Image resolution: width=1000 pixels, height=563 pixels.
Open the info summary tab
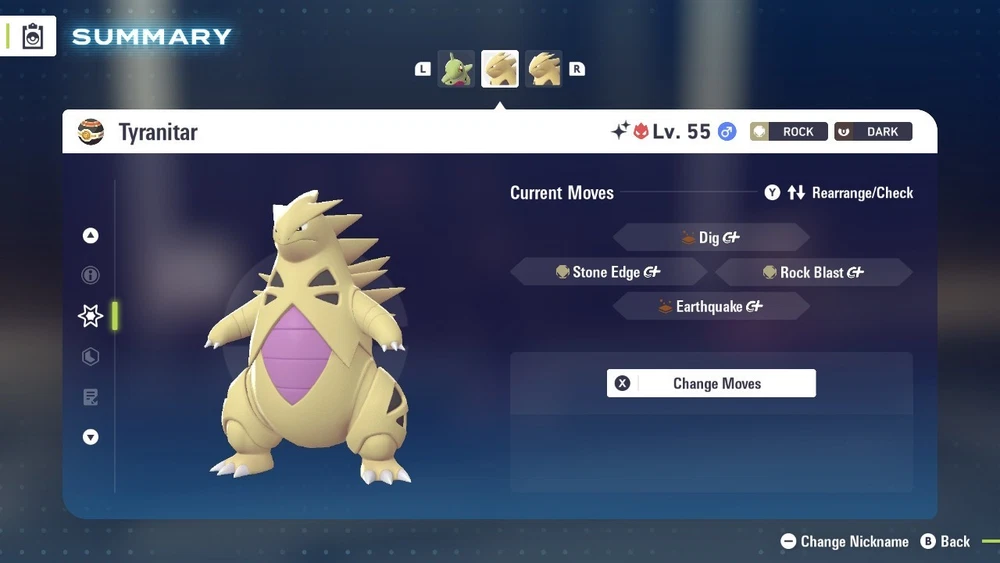click(x=91, y=275)
